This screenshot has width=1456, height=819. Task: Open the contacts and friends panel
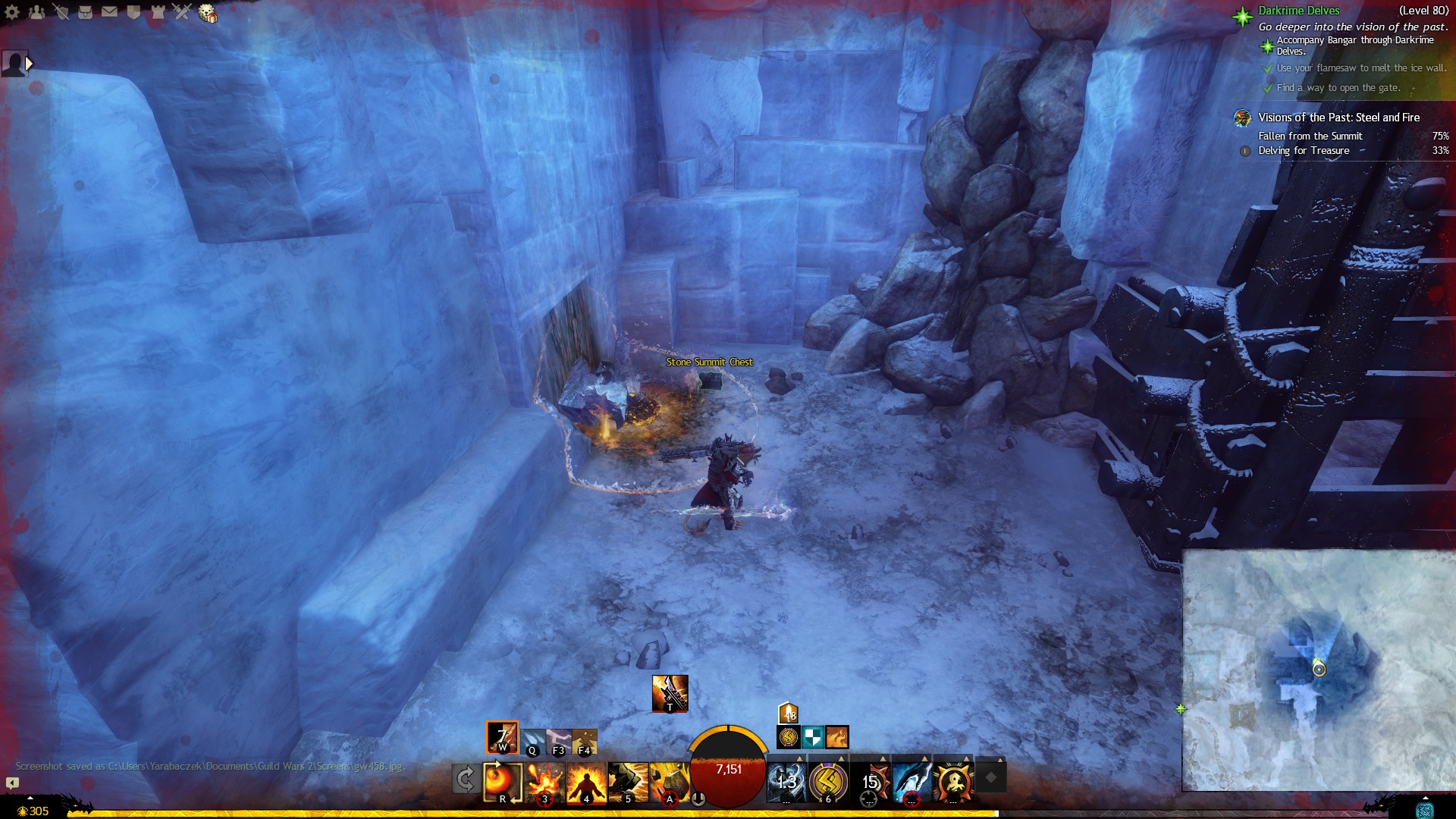[36, 12]
